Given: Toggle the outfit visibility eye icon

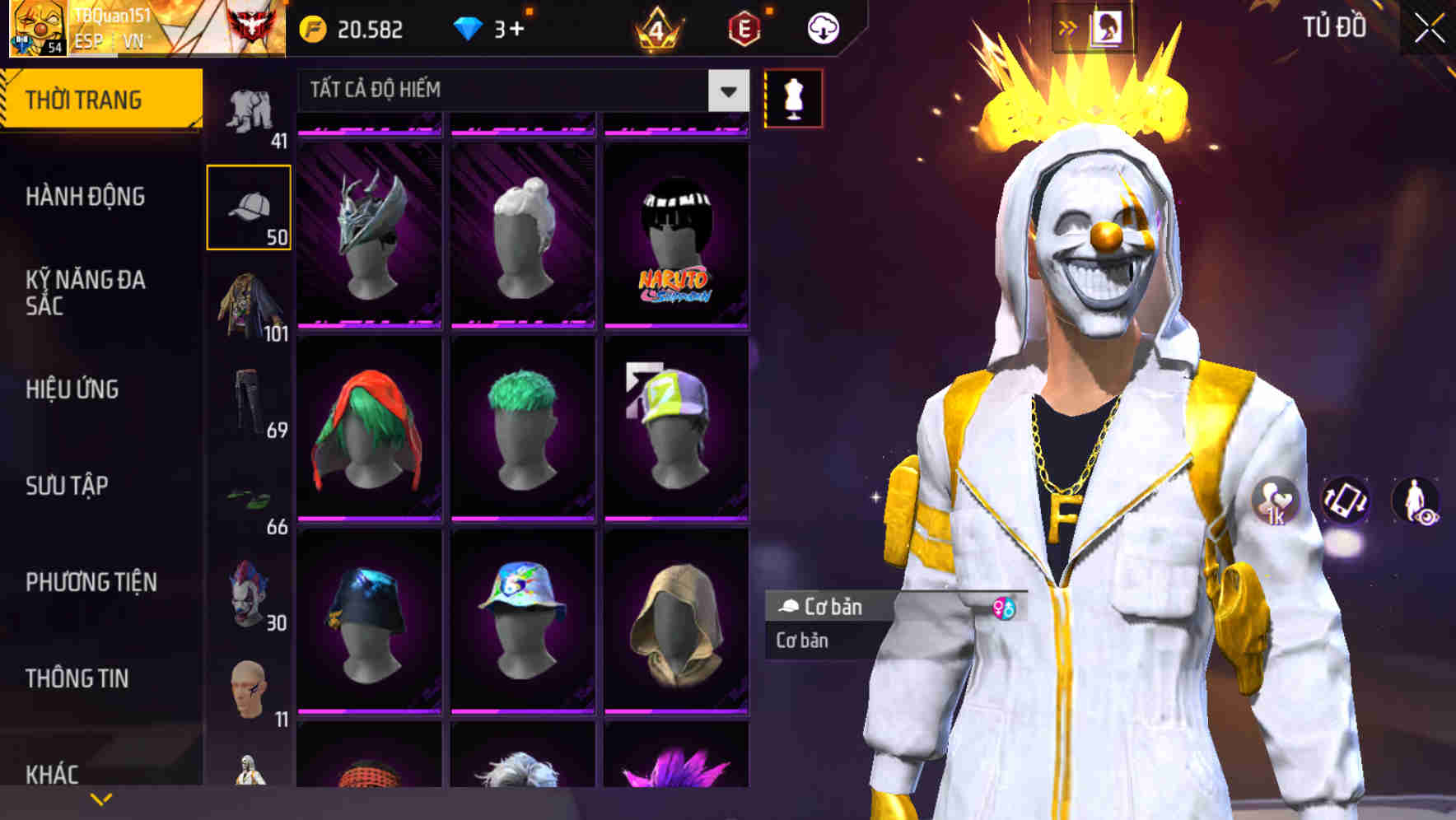Looking at the screenshot, I should (1418, 502).
